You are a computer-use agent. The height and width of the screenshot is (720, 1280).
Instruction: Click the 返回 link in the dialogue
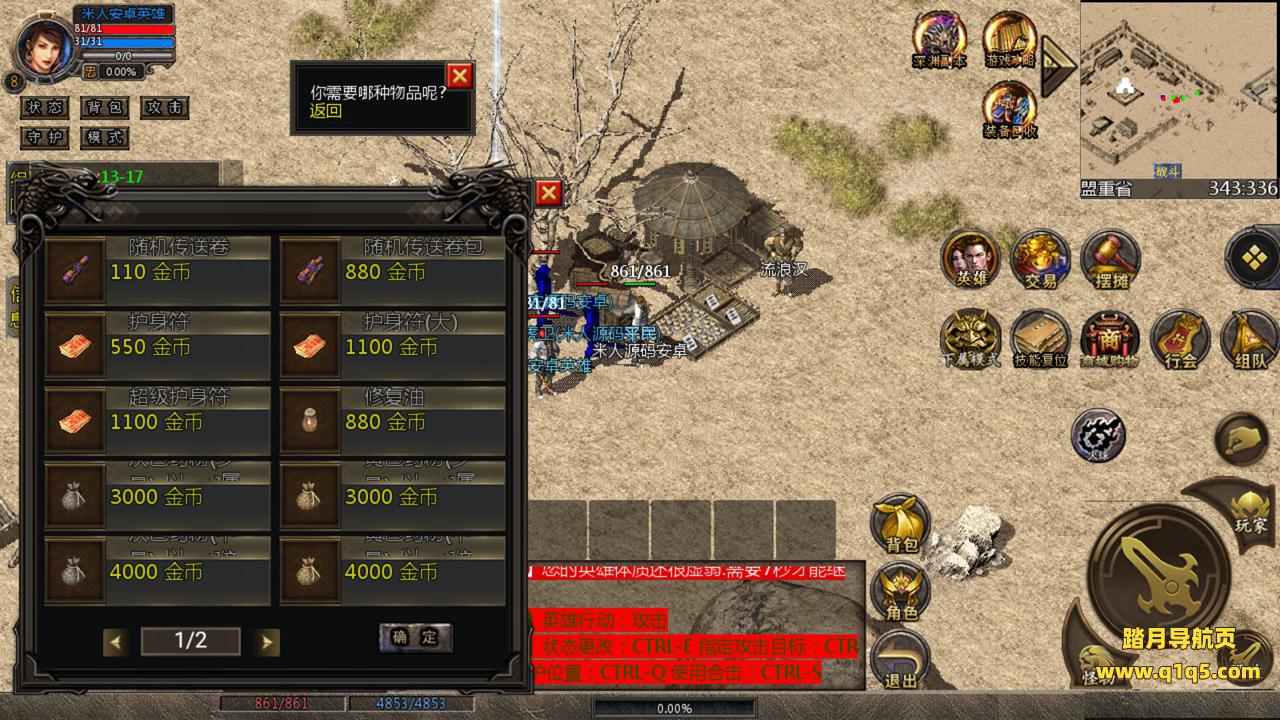click(x=326, y=111)
